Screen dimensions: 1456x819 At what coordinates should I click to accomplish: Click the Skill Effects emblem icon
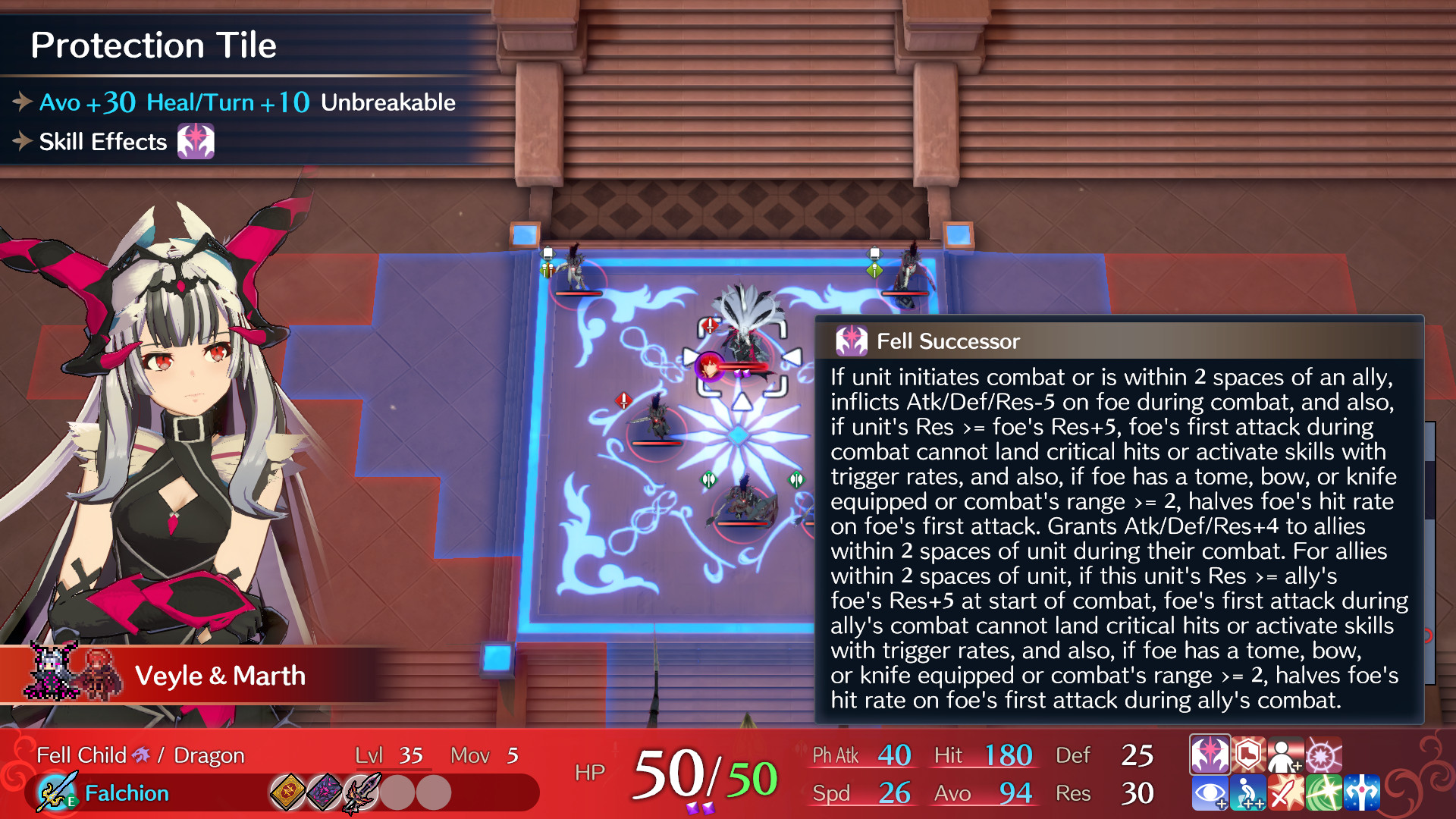click(x=197, y=141)
